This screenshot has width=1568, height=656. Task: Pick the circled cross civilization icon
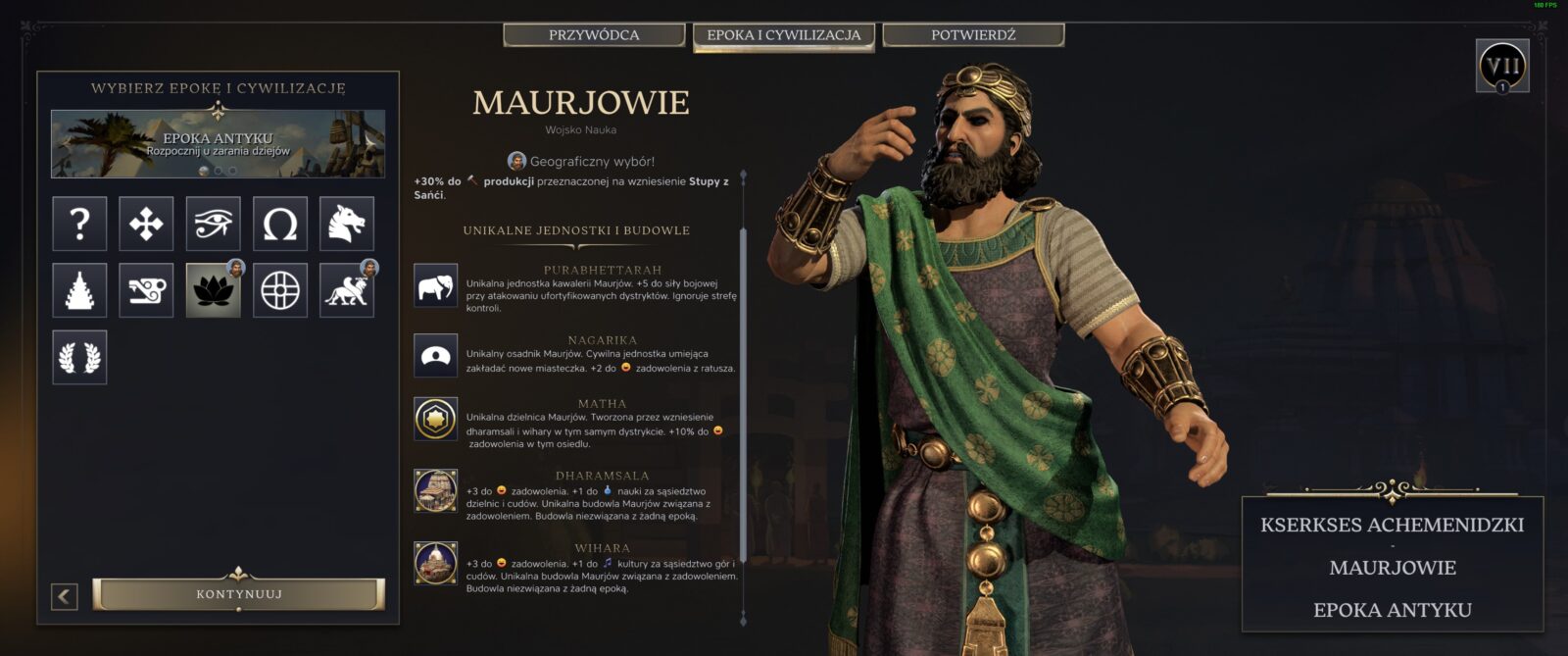pyautogui.click(x=280, y=290)
